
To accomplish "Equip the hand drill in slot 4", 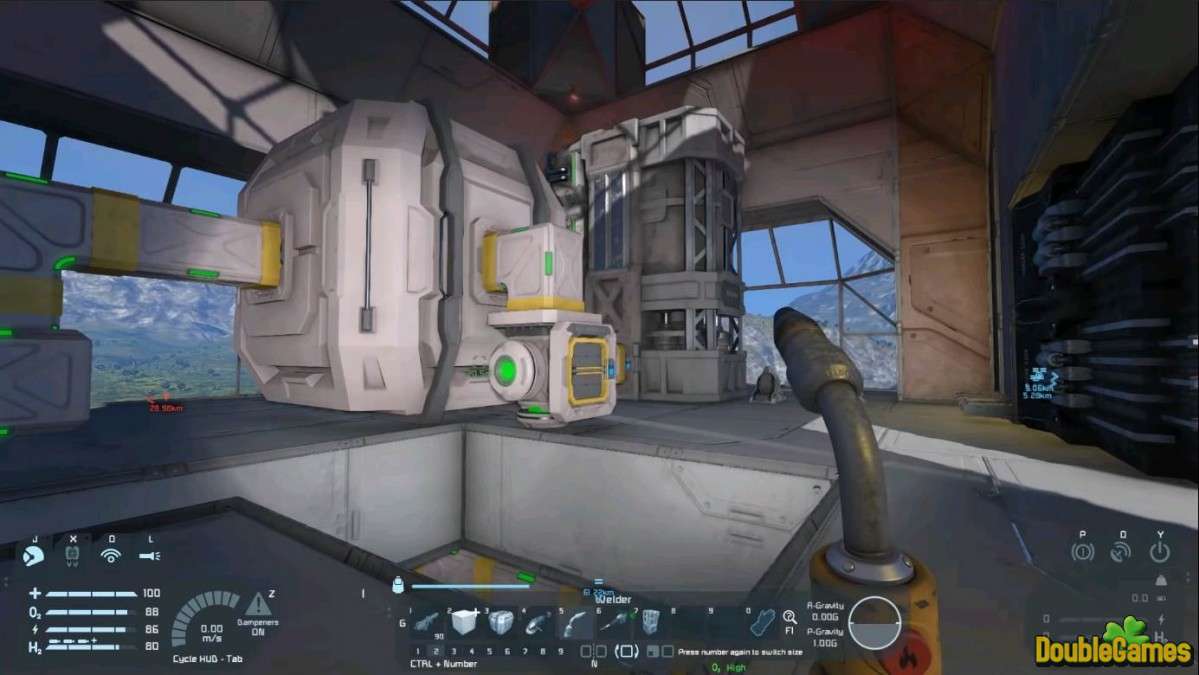I will click(x=537, y=623).
